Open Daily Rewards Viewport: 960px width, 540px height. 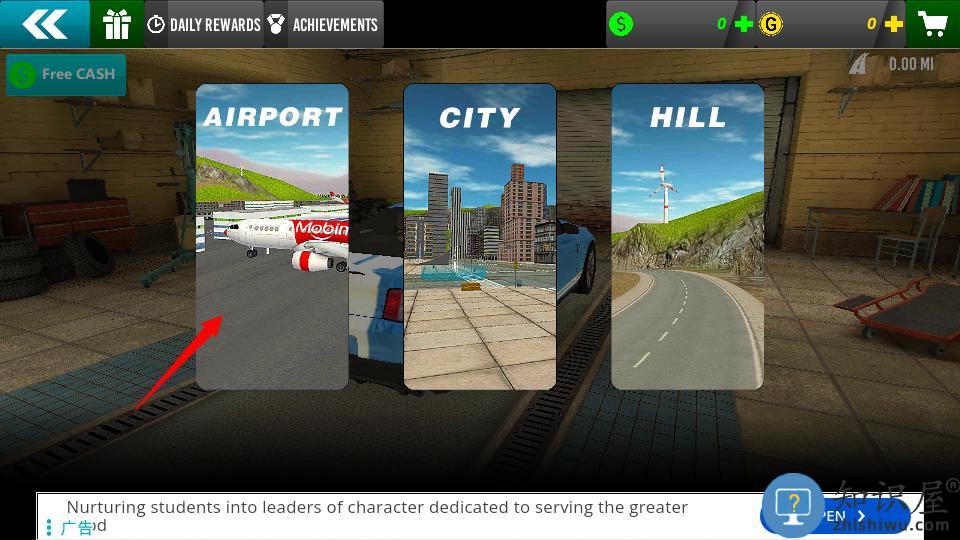(204, 24)
